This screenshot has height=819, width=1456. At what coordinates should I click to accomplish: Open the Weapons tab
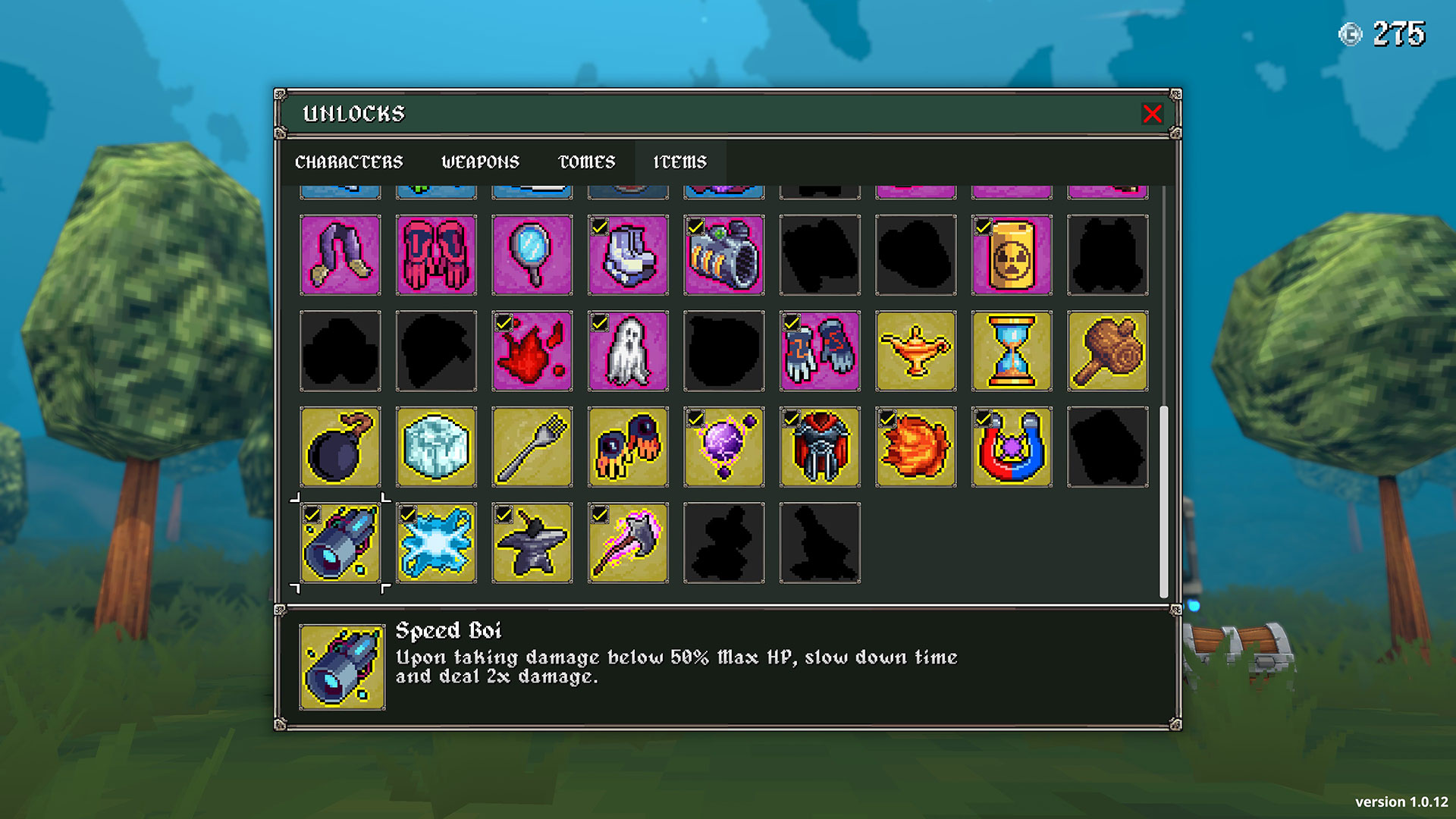[480, 162]
